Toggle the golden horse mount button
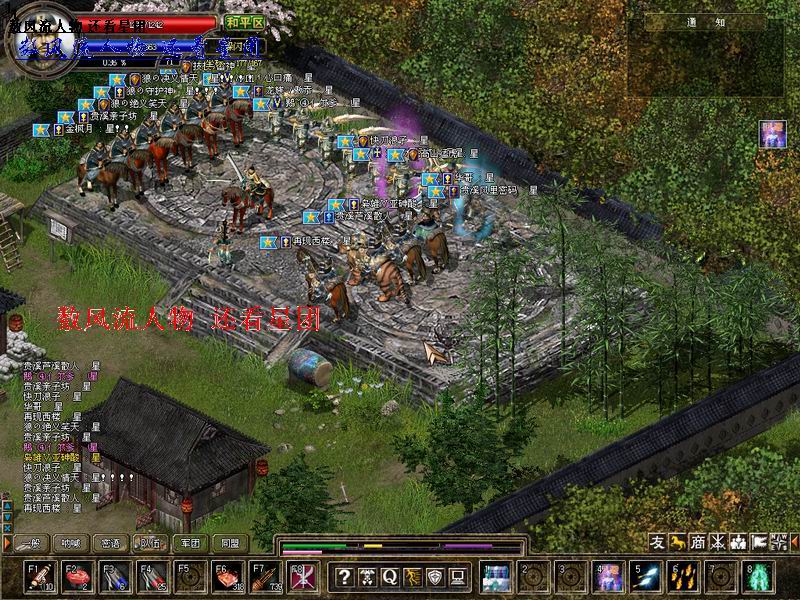 pyautogui.click(x=678, y=542)
